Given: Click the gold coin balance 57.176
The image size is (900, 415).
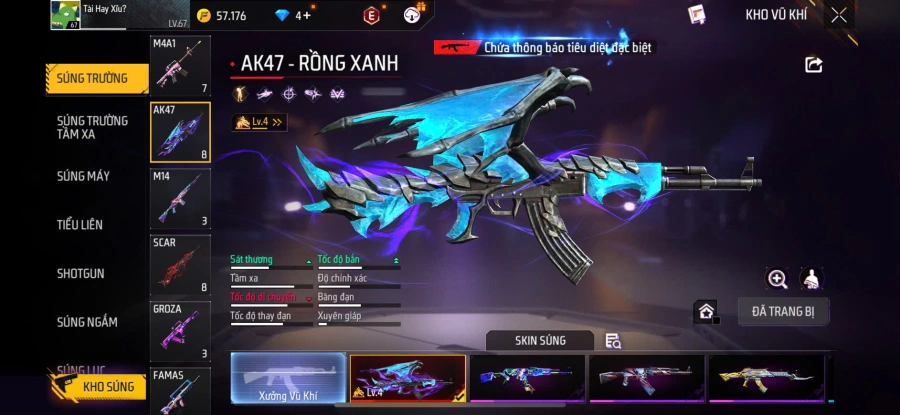Looking at the screenshot, I should click(222, 15).
